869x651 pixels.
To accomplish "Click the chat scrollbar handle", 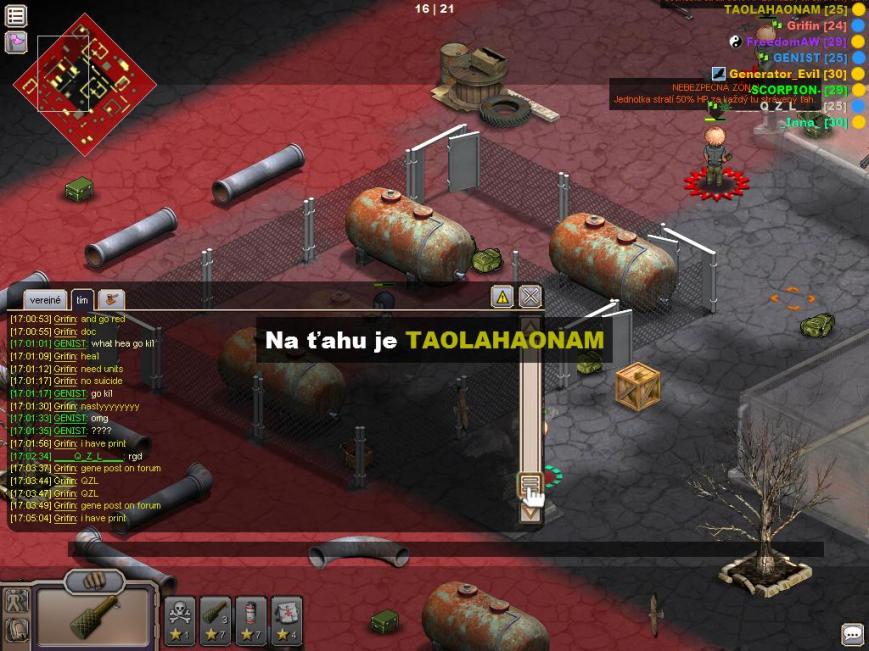I will 530,485.
